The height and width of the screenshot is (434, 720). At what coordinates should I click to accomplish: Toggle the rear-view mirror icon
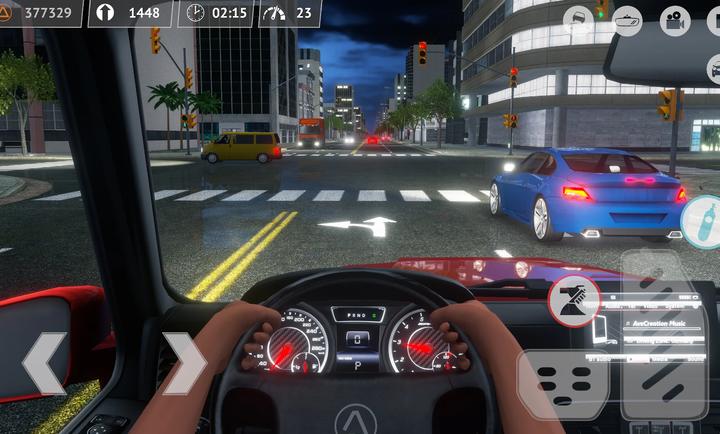pyautogui.click(x=627, y=19)
